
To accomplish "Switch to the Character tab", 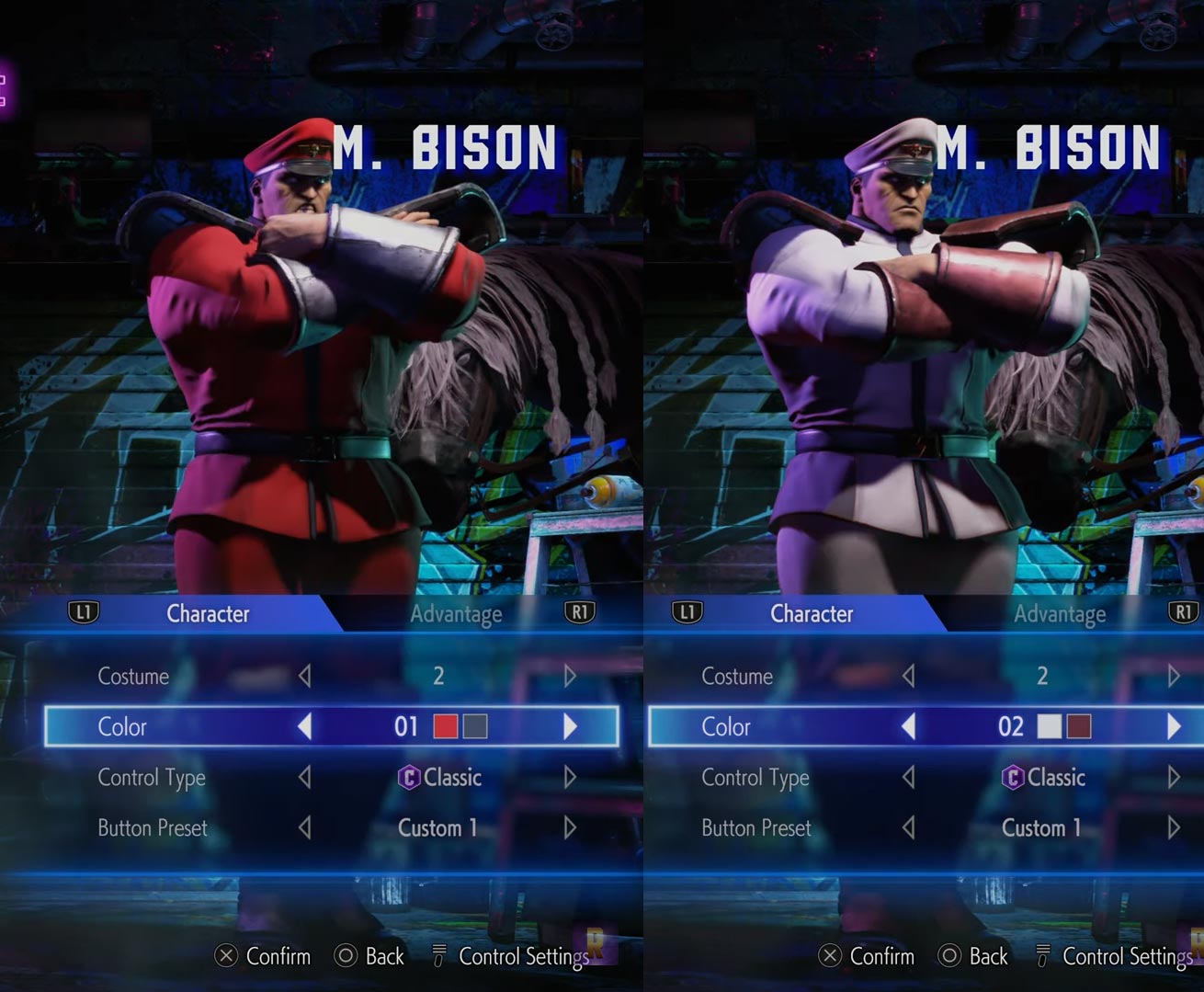I will pyautogui.click(x=207, y=613).
